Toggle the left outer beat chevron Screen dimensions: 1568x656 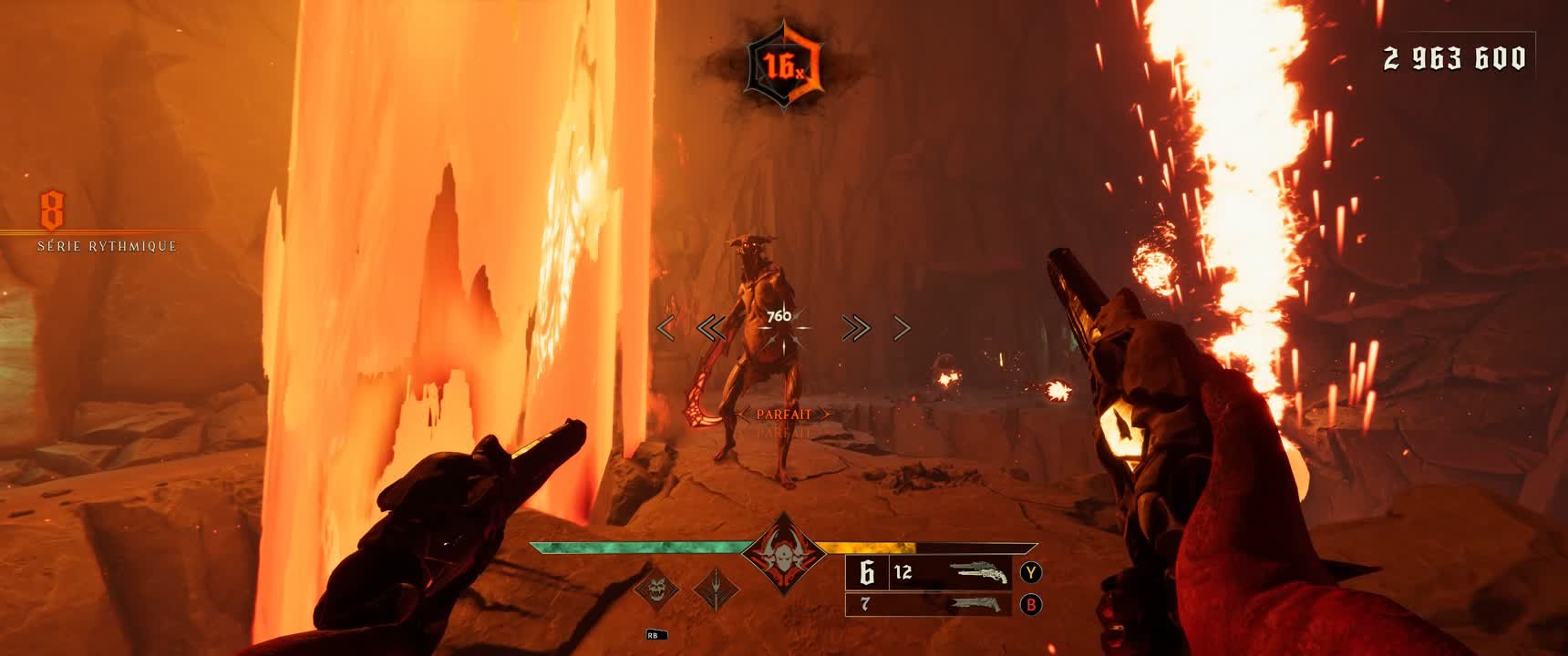coord(666,328)
